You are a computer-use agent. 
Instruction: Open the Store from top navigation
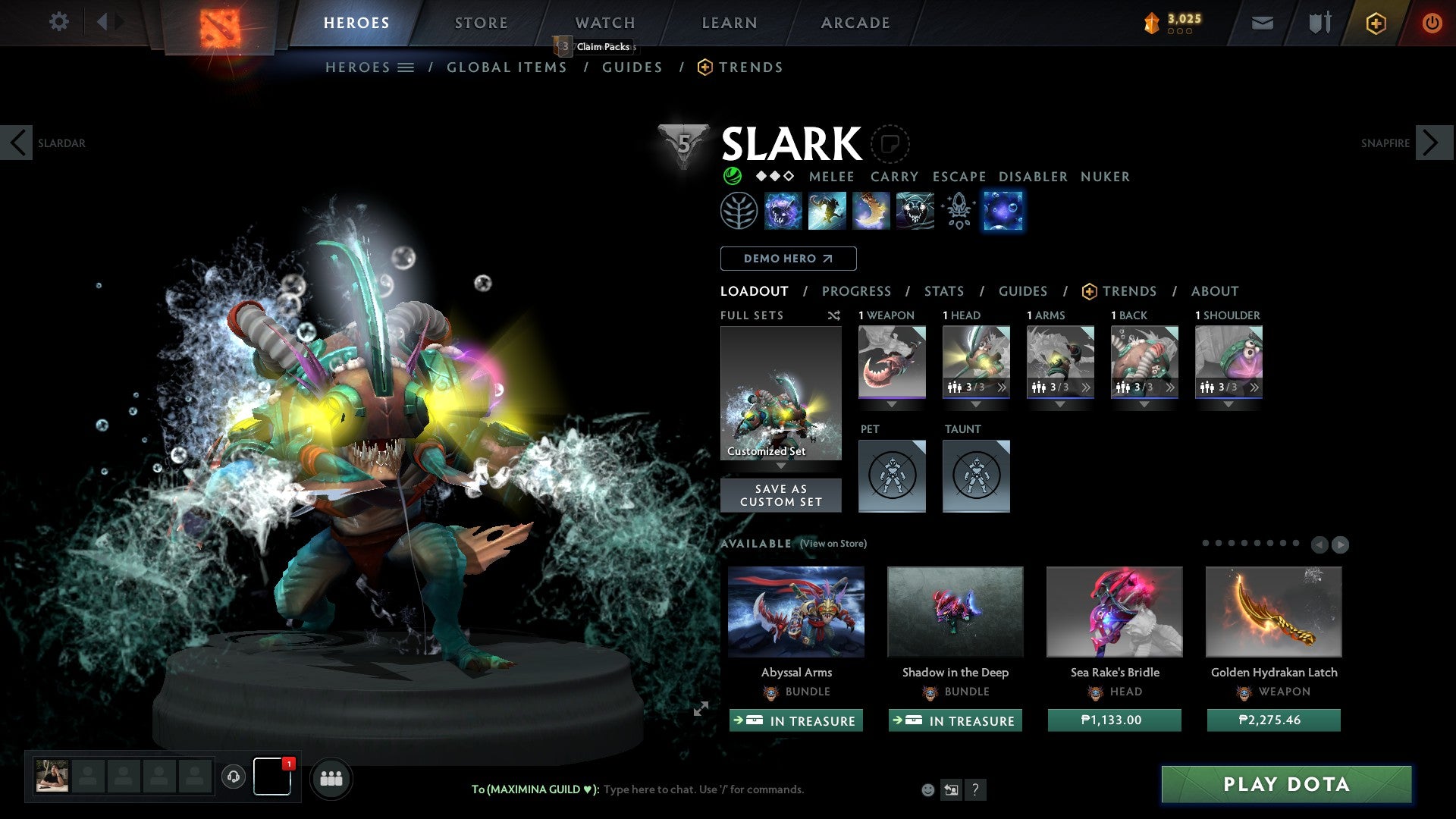[481, 23]
